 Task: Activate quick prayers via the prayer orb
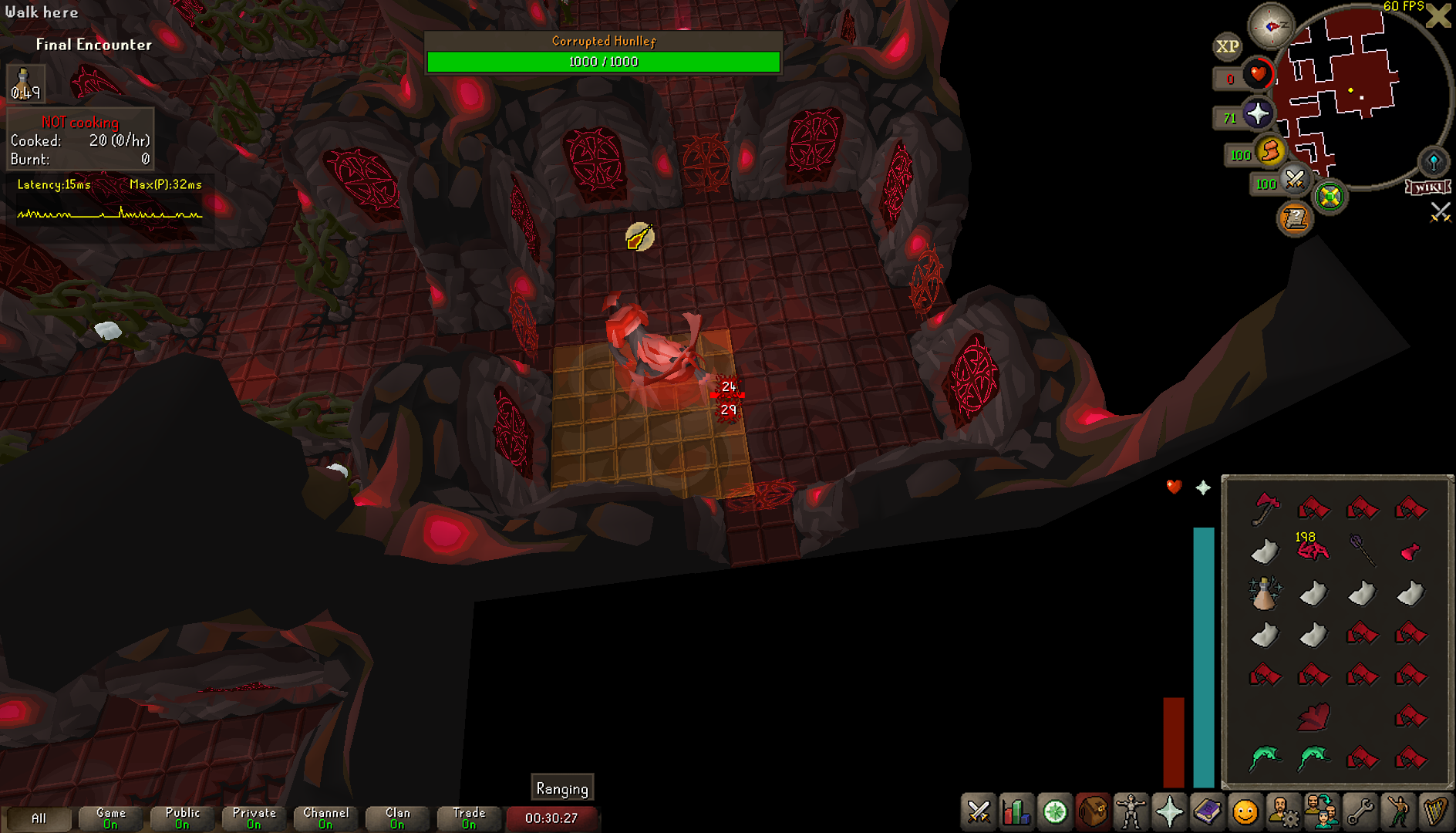[1257, 114]
